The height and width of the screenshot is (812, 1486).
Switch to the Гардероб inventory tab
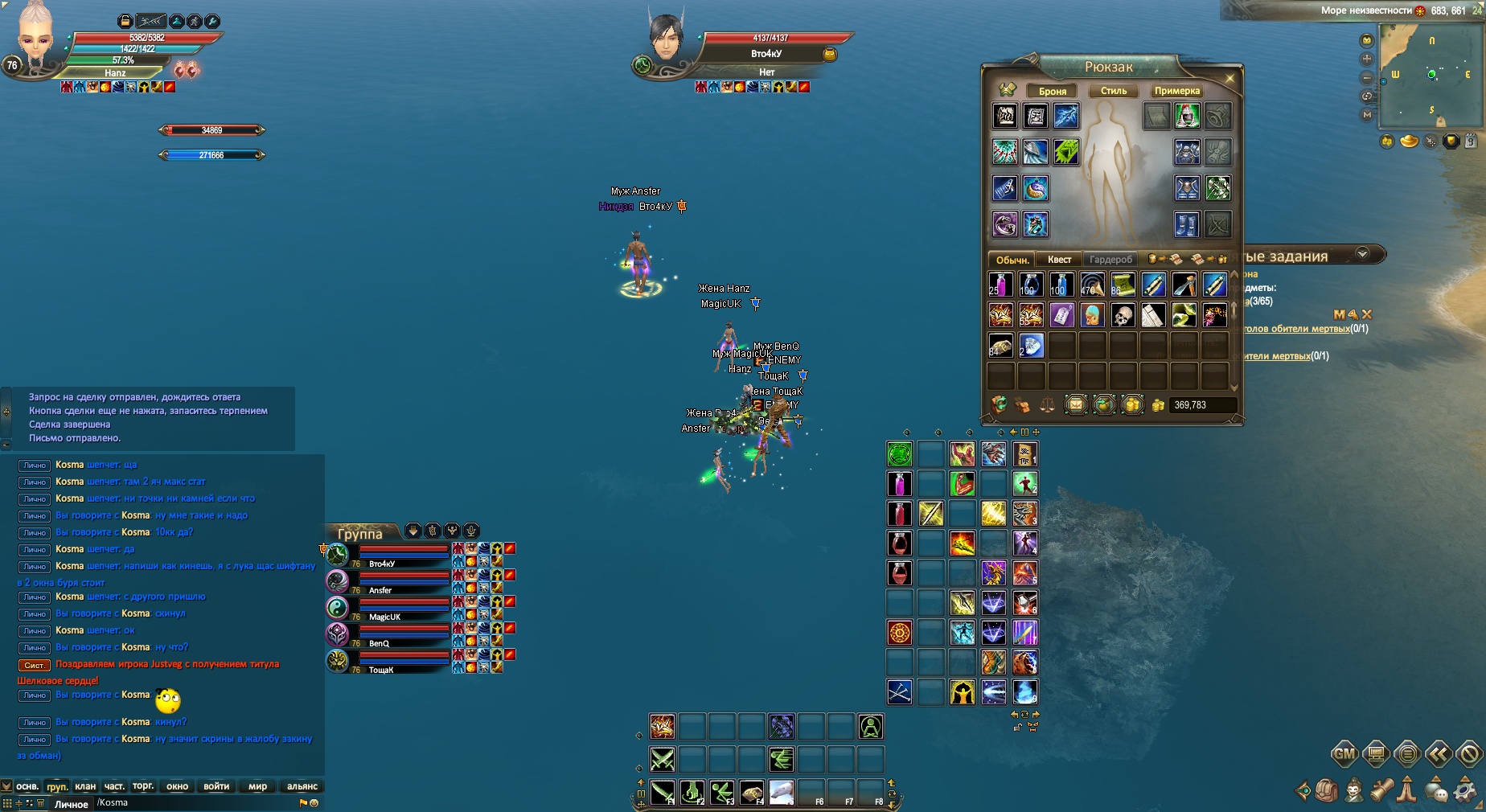pos(1110,259)
